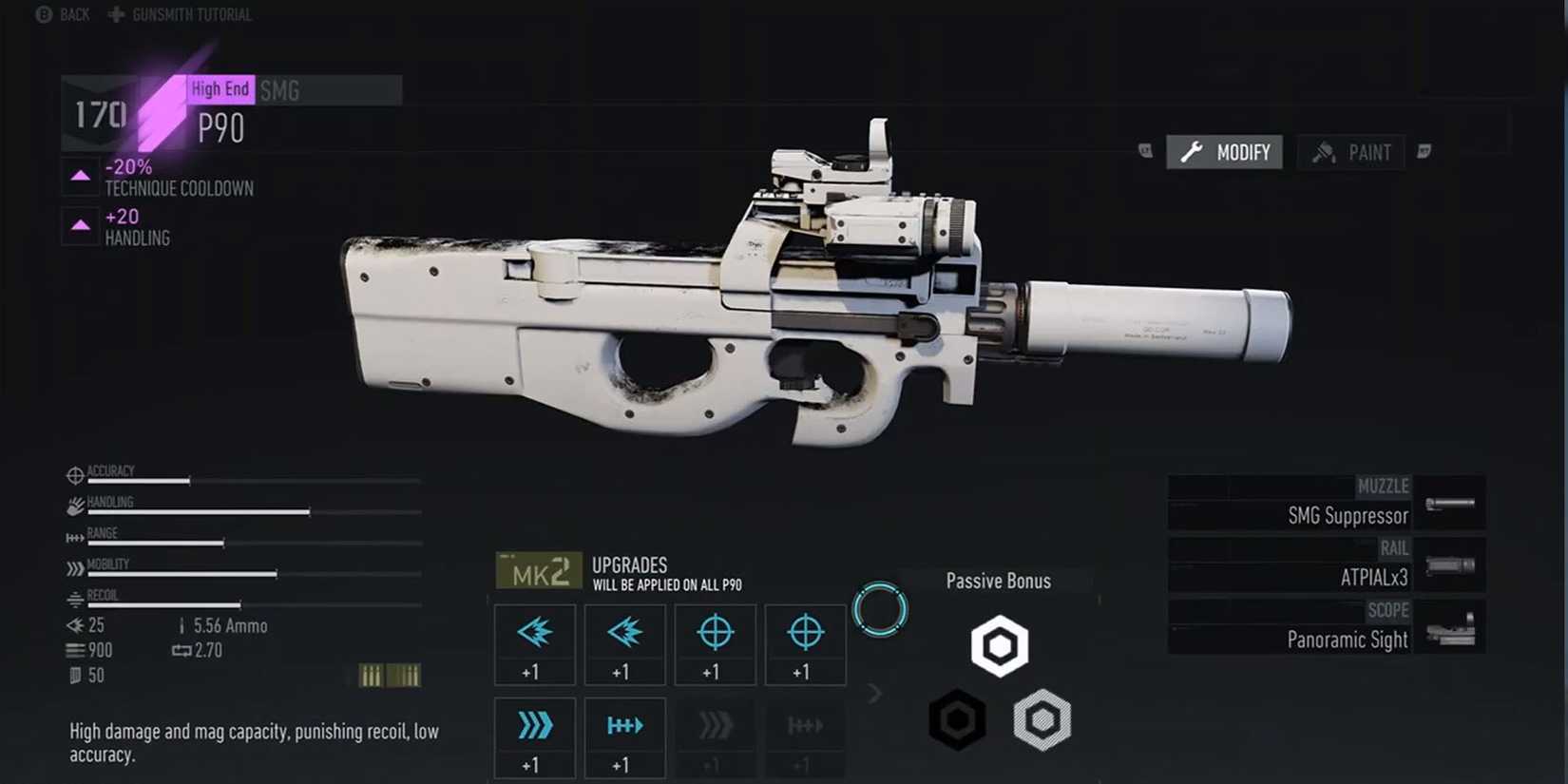
Task: Expand the next upgrade page with right chevron
Action: click(x=875, y=693)
